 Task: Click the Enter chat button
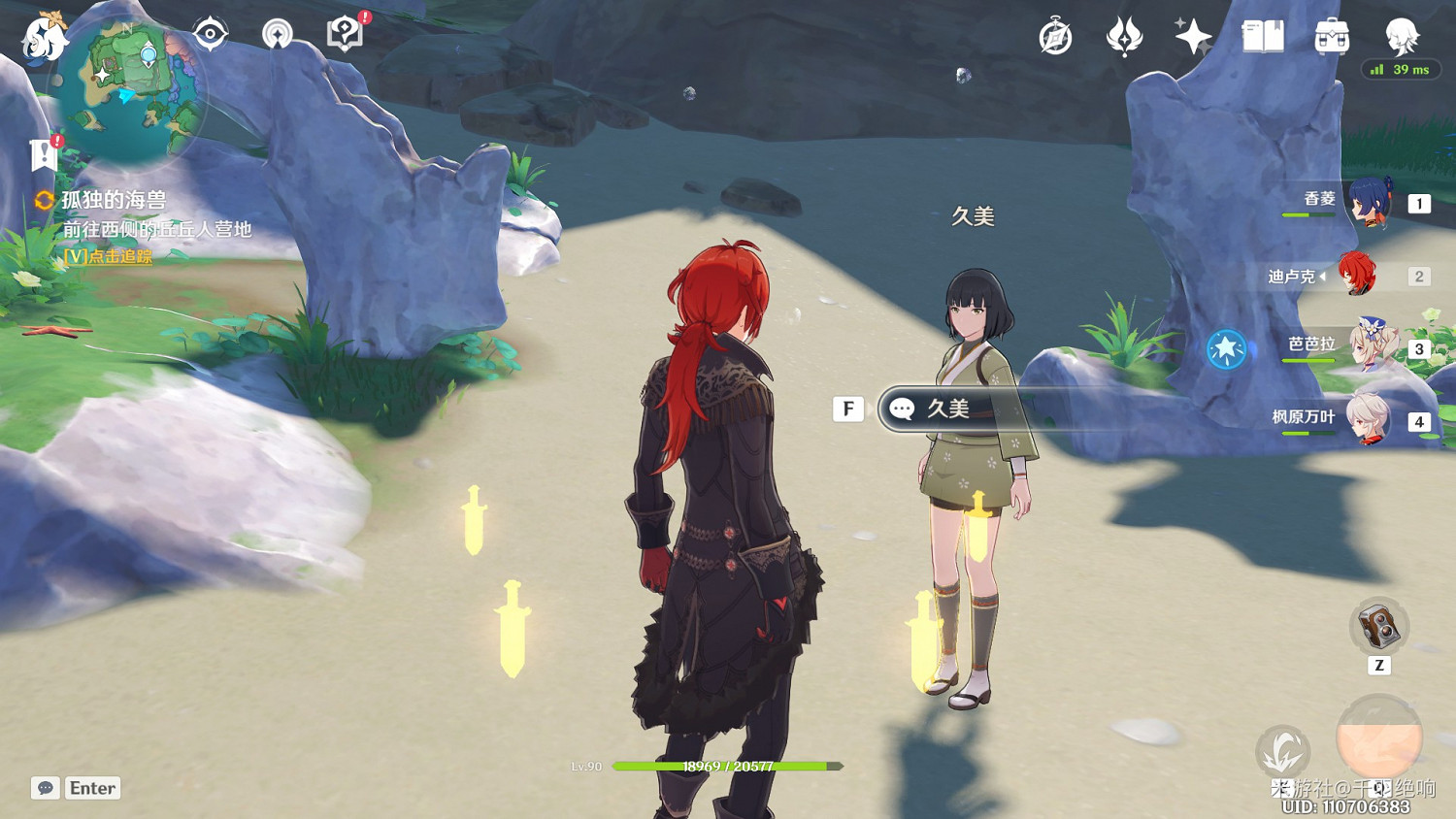point(90,788)
